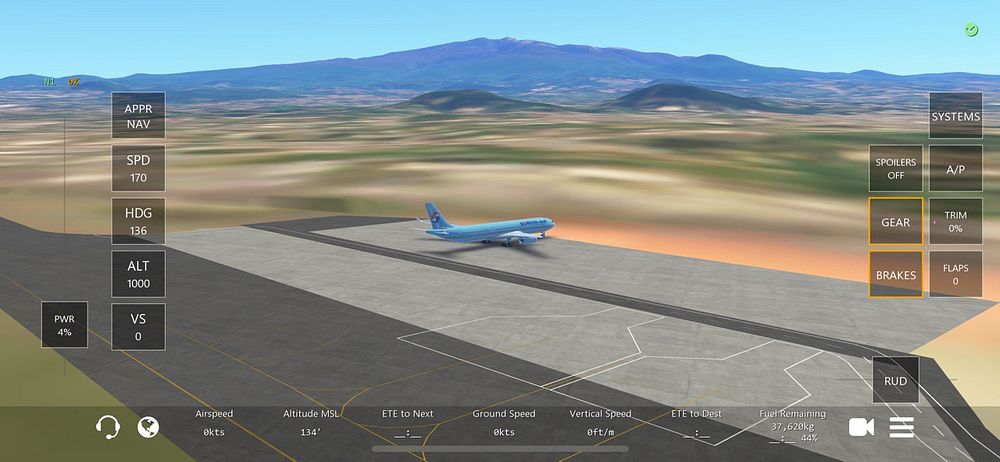Toggle the APPR NAV autopilot button
The image size is (1000, 462).
(x=138, y=116)
